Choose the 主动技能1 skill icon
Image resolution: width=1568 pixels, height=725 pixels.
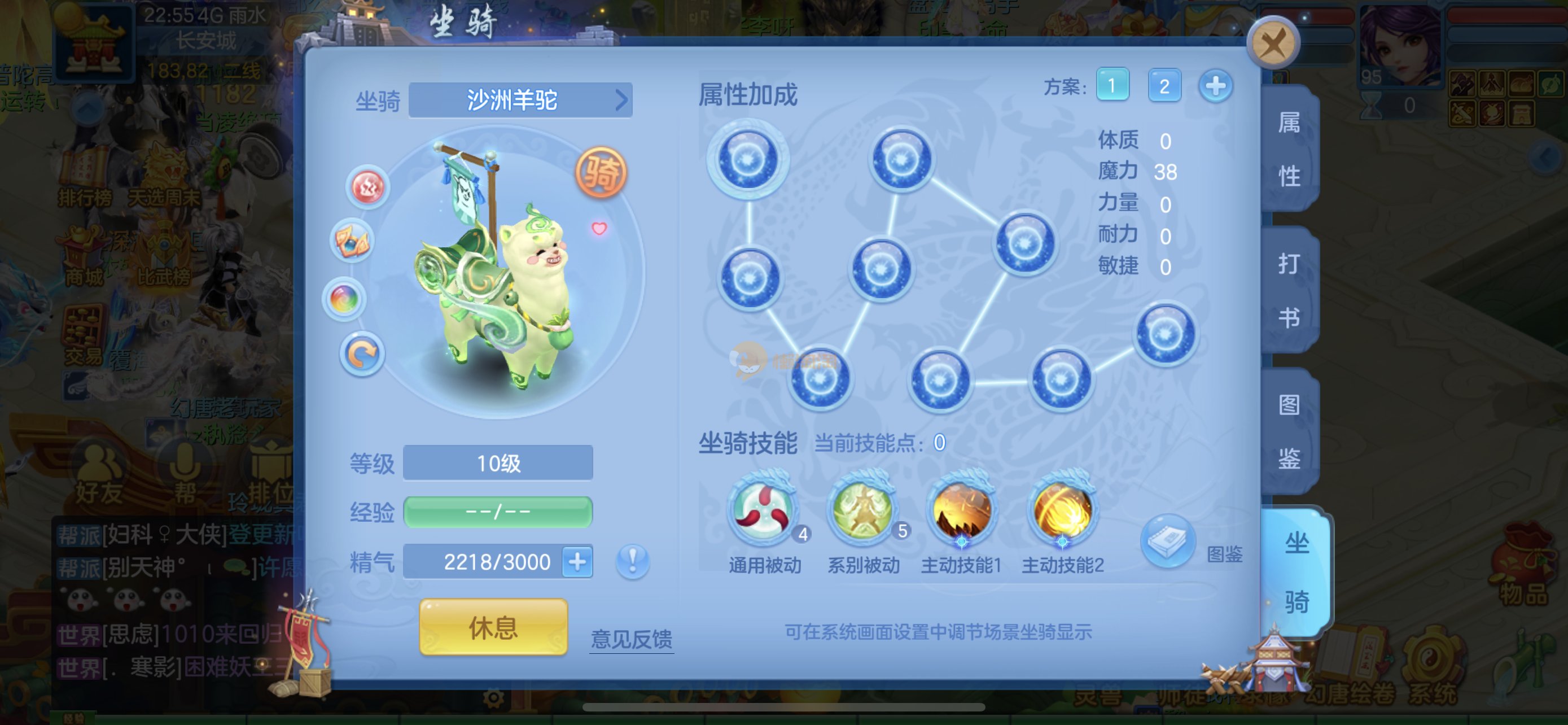(961, 509)
